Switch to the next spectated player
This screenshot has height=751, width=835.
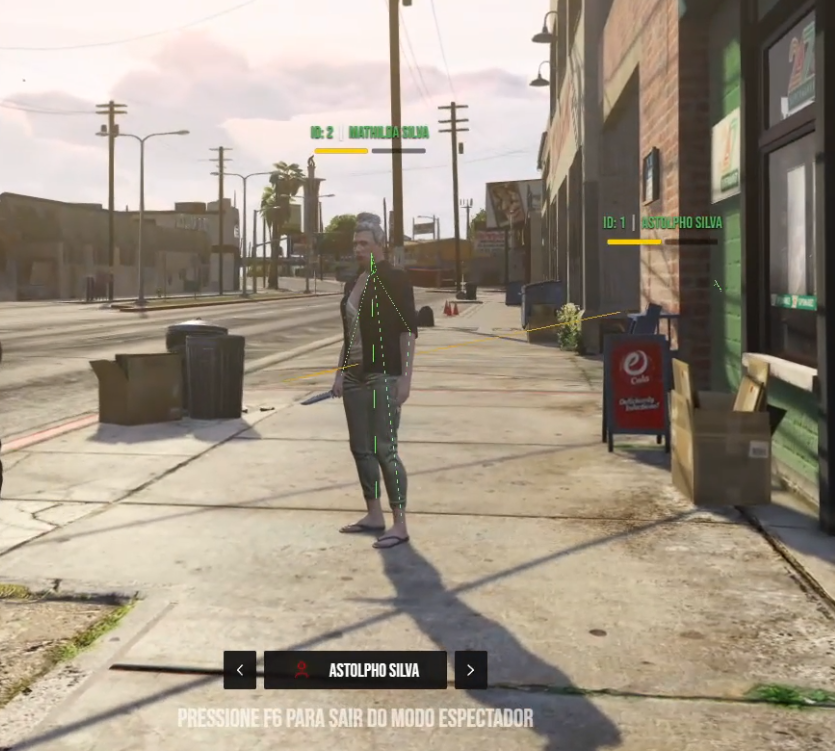(471, 670)
